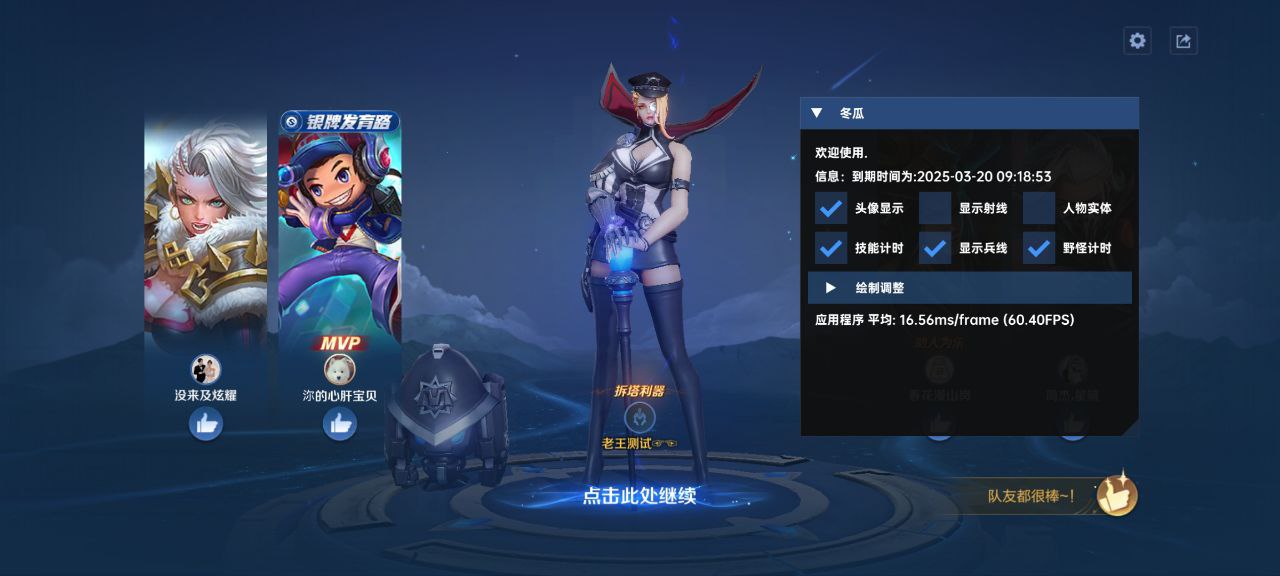Expand the 绘制调整 section

coord(831,288)
